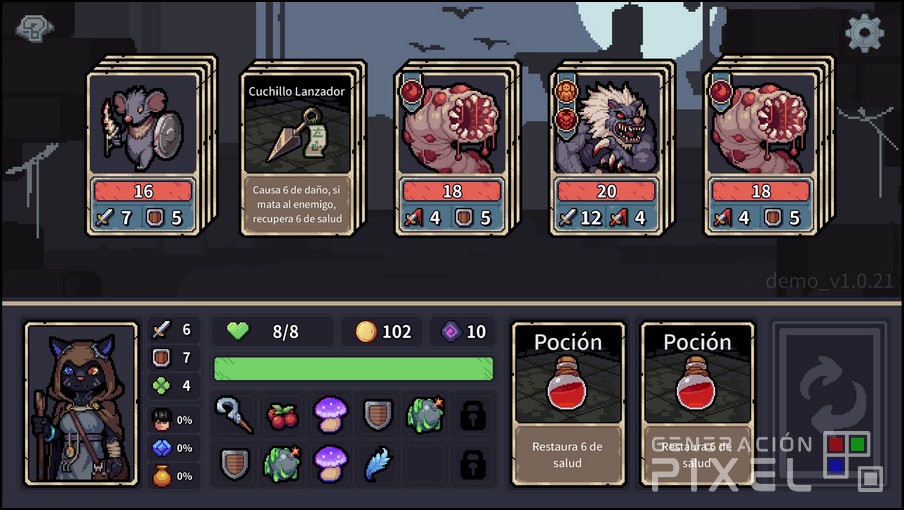Attack the white-maned werewolf card
The width and height of the screenshot is (904, 510).
click(x=606, y=150)
